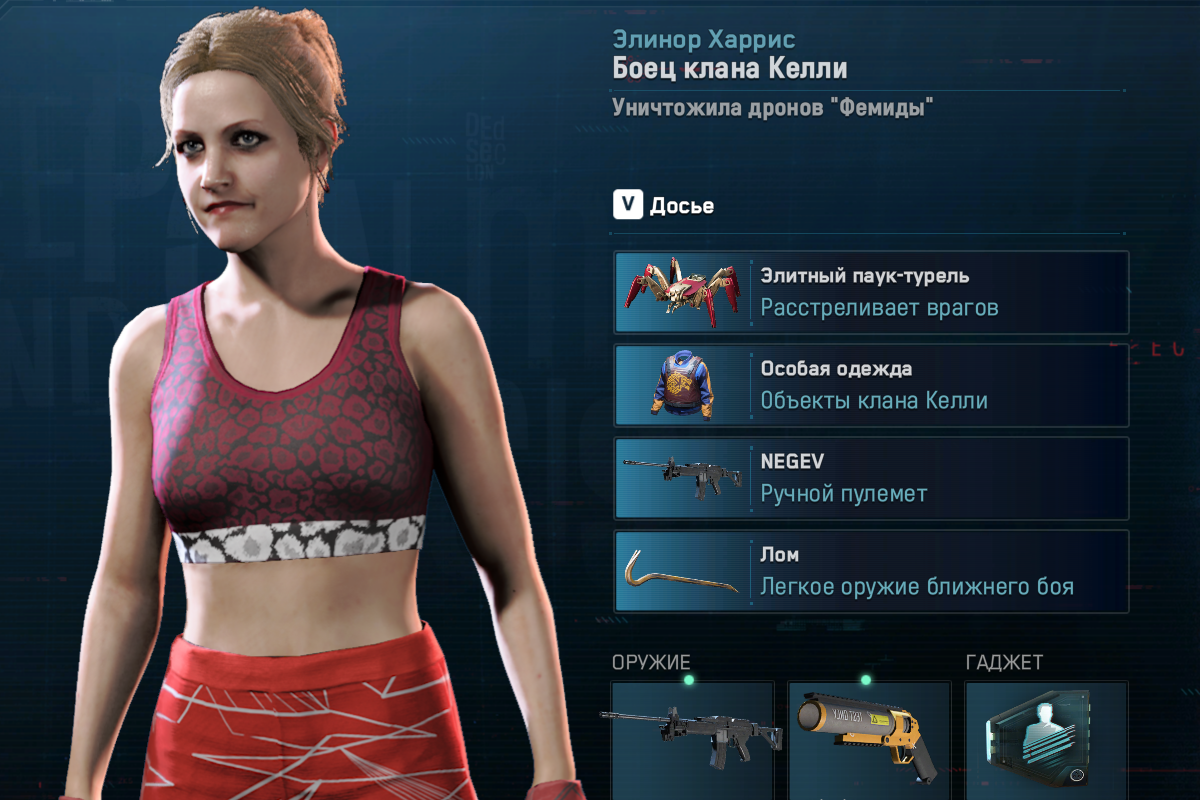This screenshot has height=800, width=1200.
Task: Select the Элитный паук-турель ability row
Action: [x=871, y=292]
